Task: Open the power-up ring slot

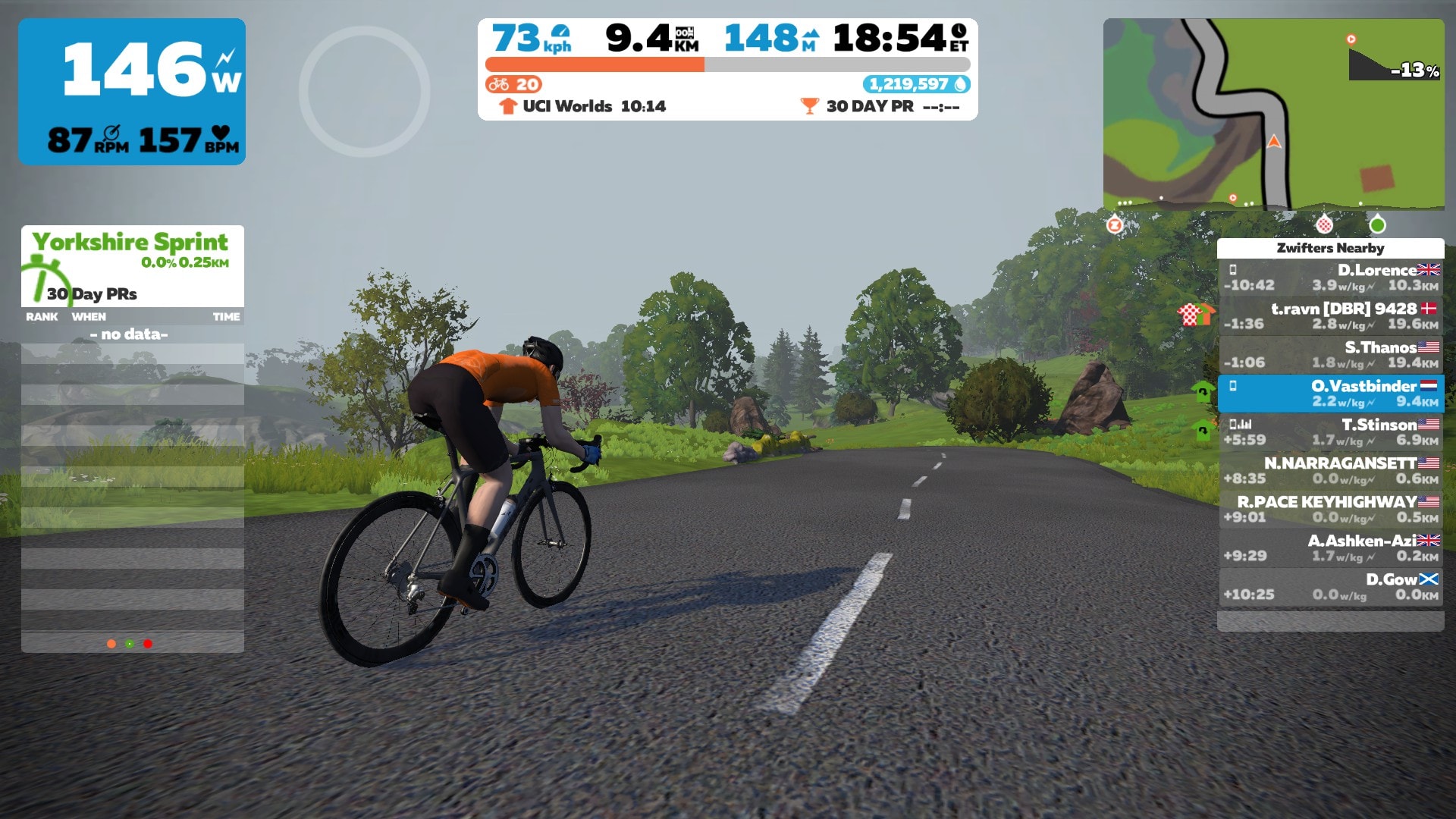Action: coord(364,91)
